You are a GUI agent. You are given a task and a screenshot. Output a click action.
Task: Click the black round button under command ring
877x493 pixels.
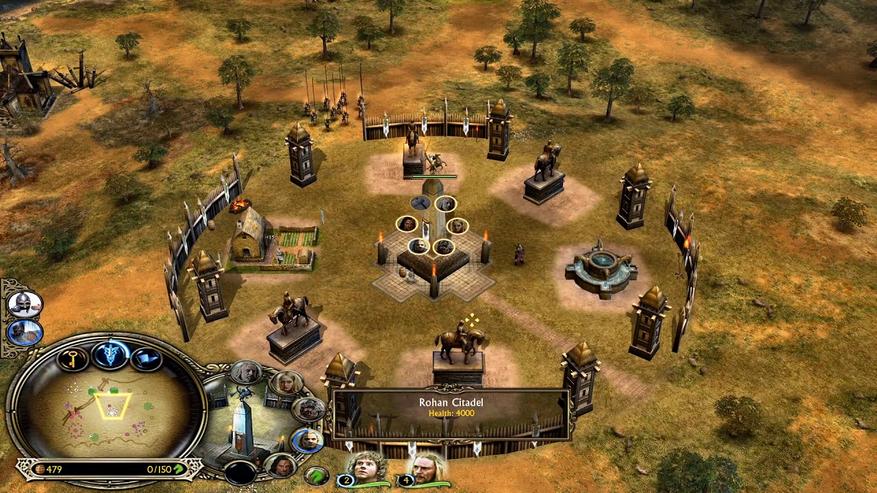(x=240, y=472)
